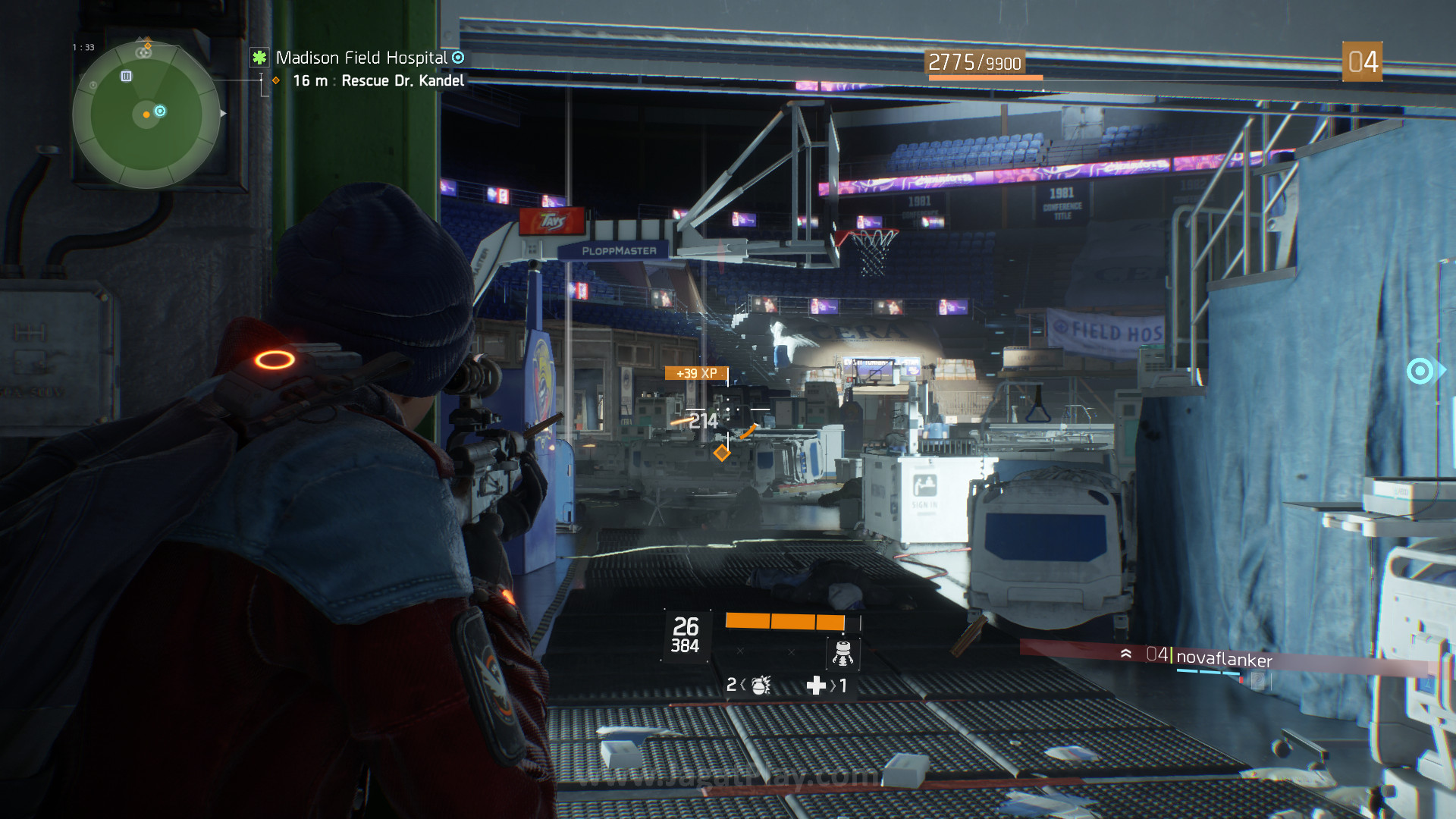The height and width of the screenshot is (819, 1456).
Task: Click the orange level 04 badge
Action: tap(1362, 62)
